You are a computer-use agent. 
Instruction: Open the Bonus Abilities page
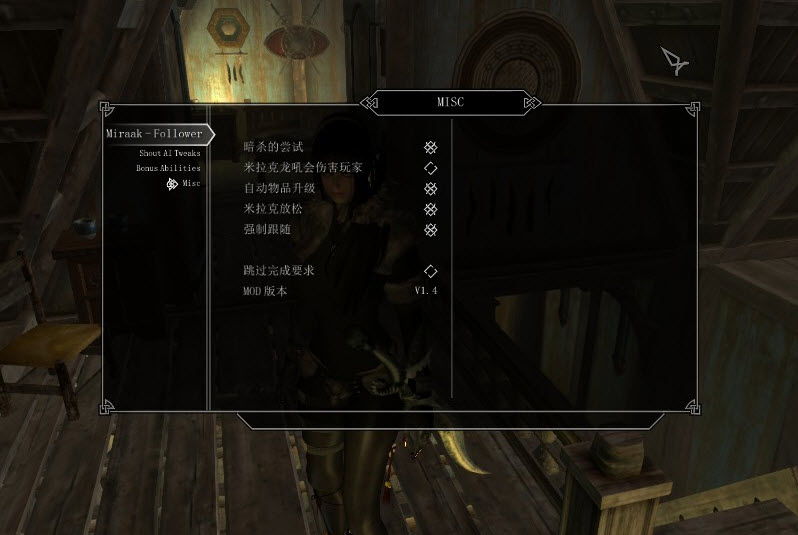tap(168, 168)
